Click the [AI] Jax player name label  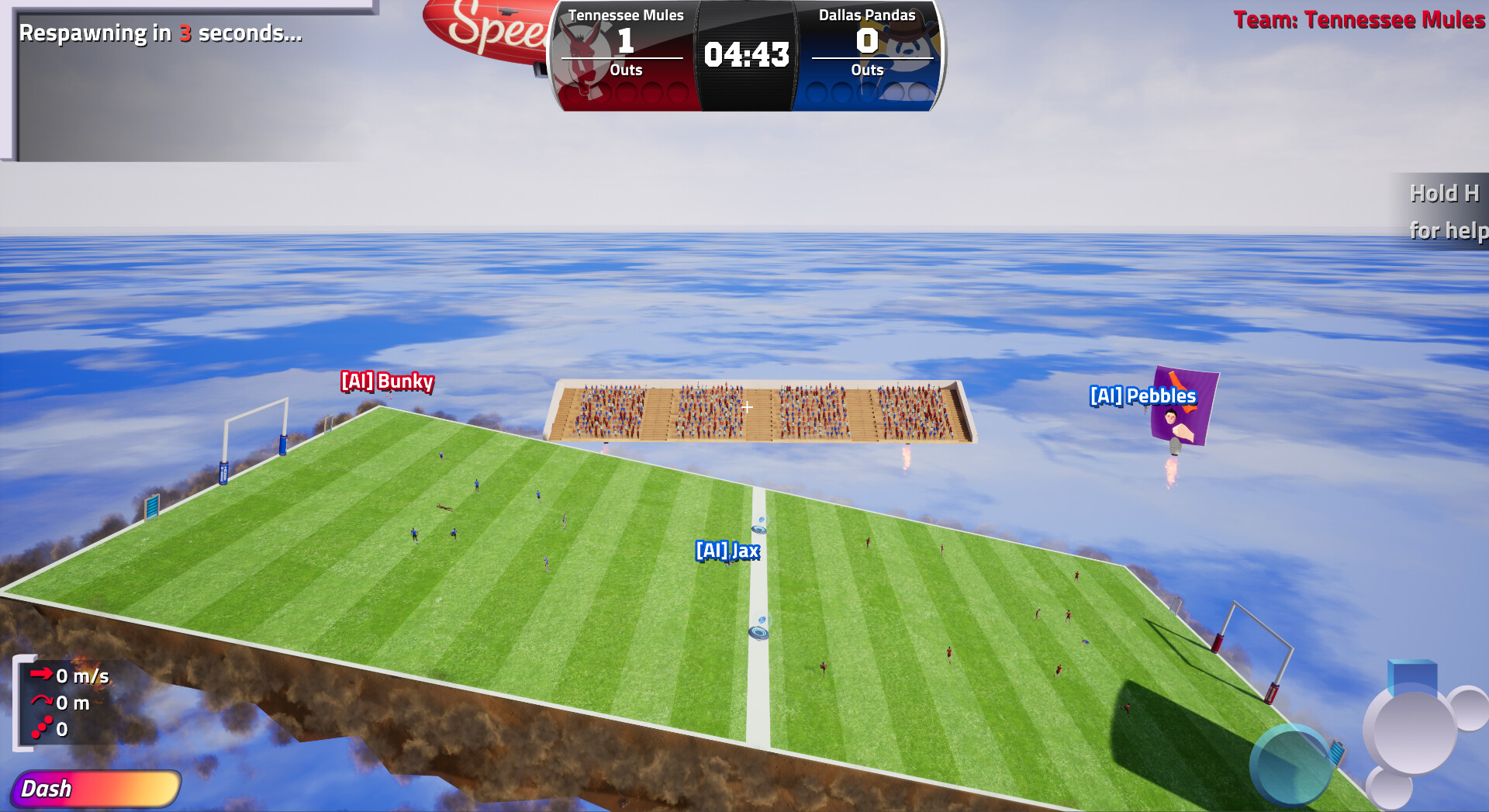727,552
